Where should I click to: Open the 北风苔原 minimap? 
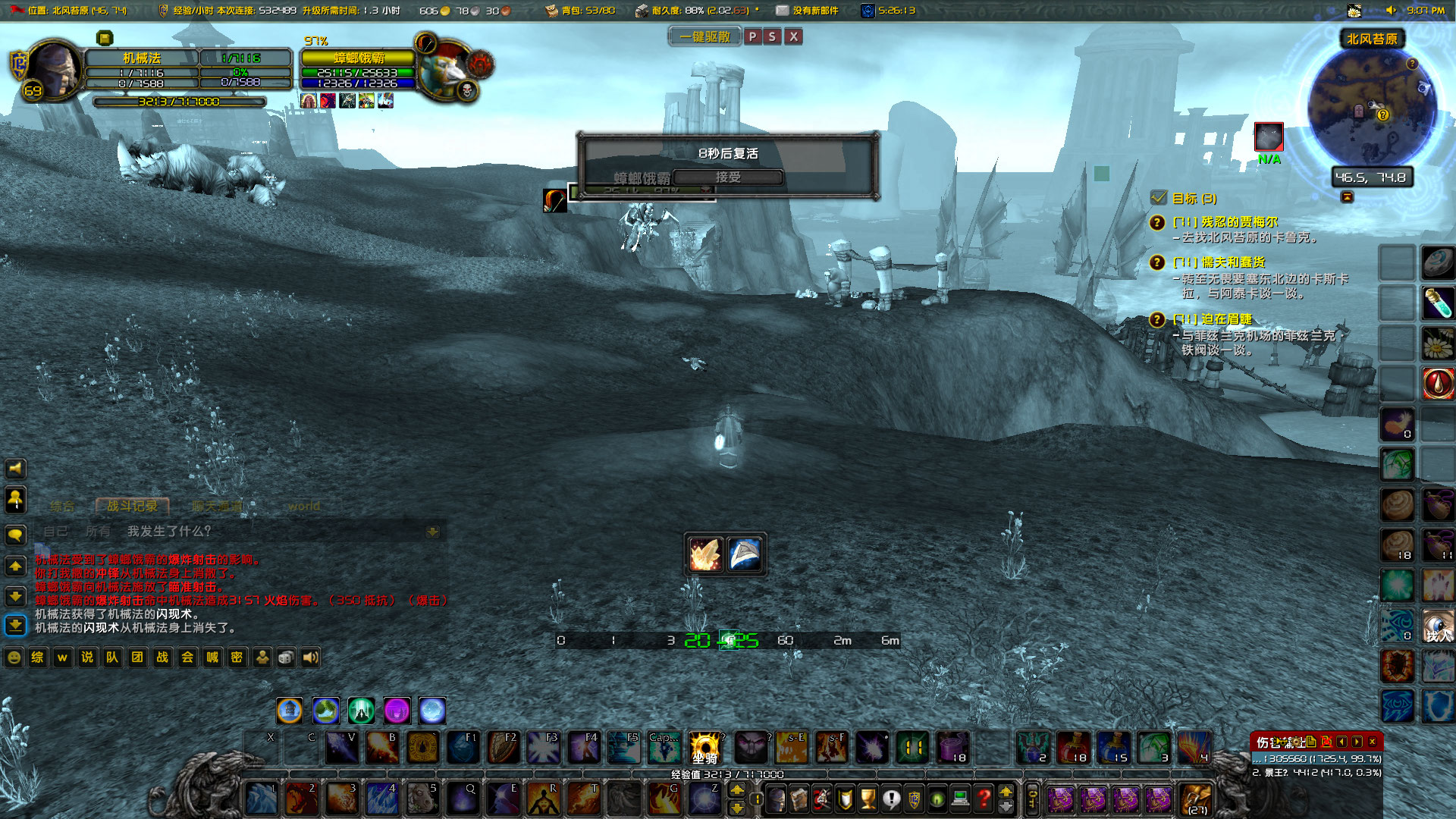[1371, 108]
